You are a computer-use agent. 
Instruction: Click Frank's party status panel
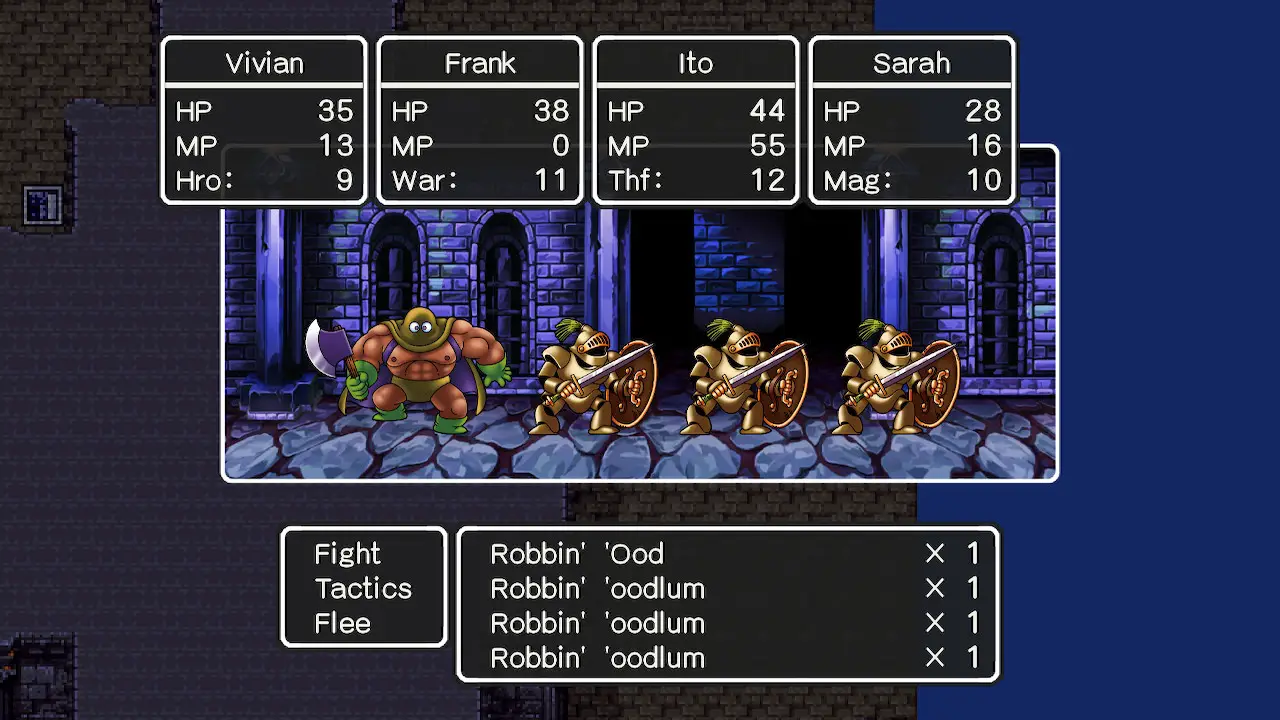click(480, 120)
